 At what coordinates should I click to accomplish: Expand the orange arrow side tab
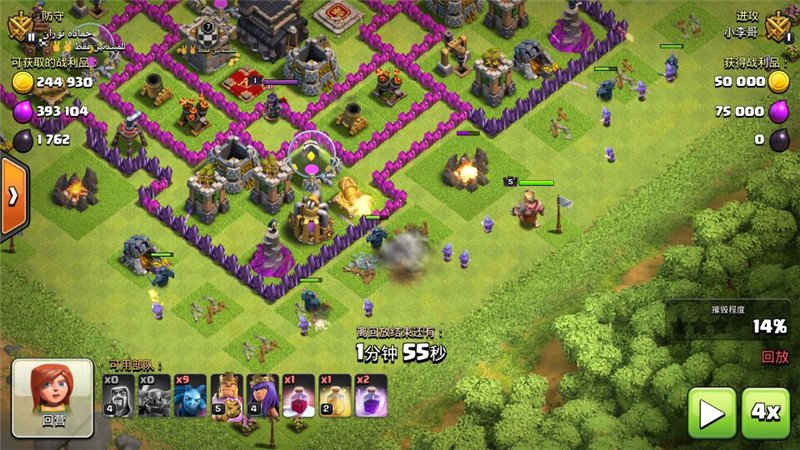coord(13,197)
